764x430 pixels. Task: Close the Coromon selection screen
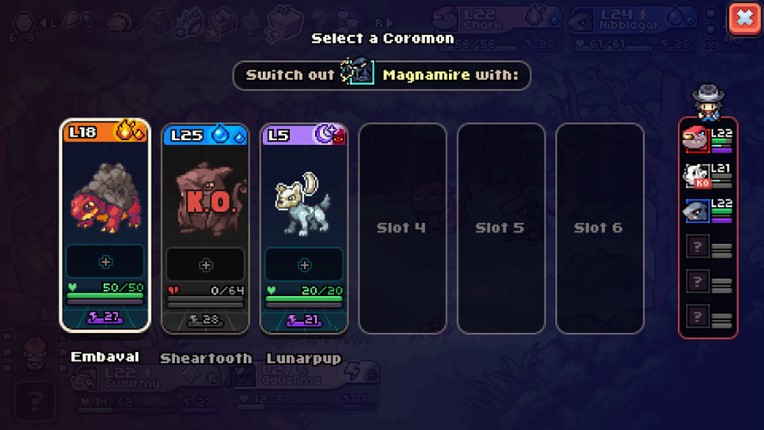[x=743, y=18]
